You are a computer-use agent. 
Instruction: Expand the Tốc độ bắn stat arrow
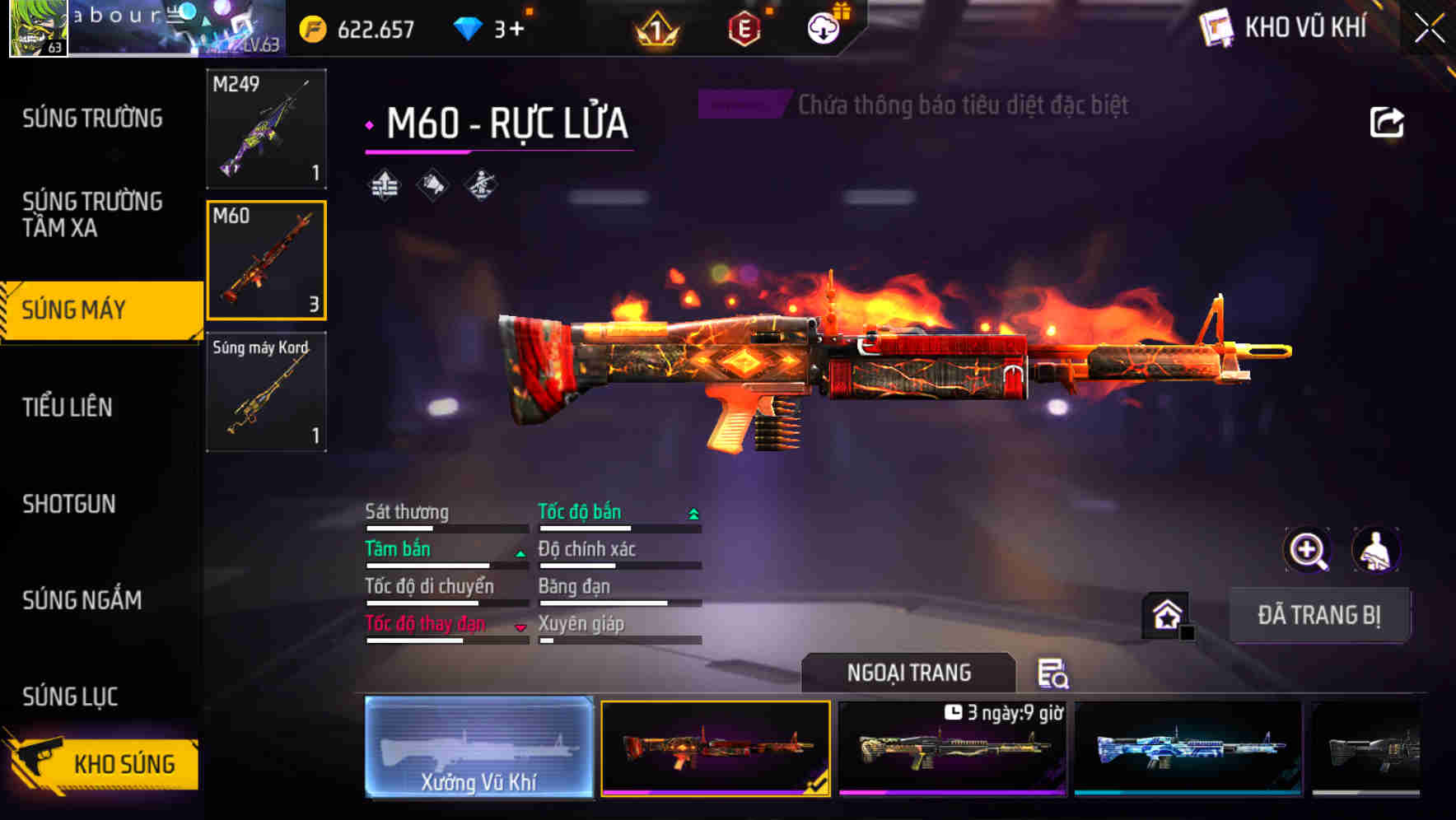[x=692, y=512]
